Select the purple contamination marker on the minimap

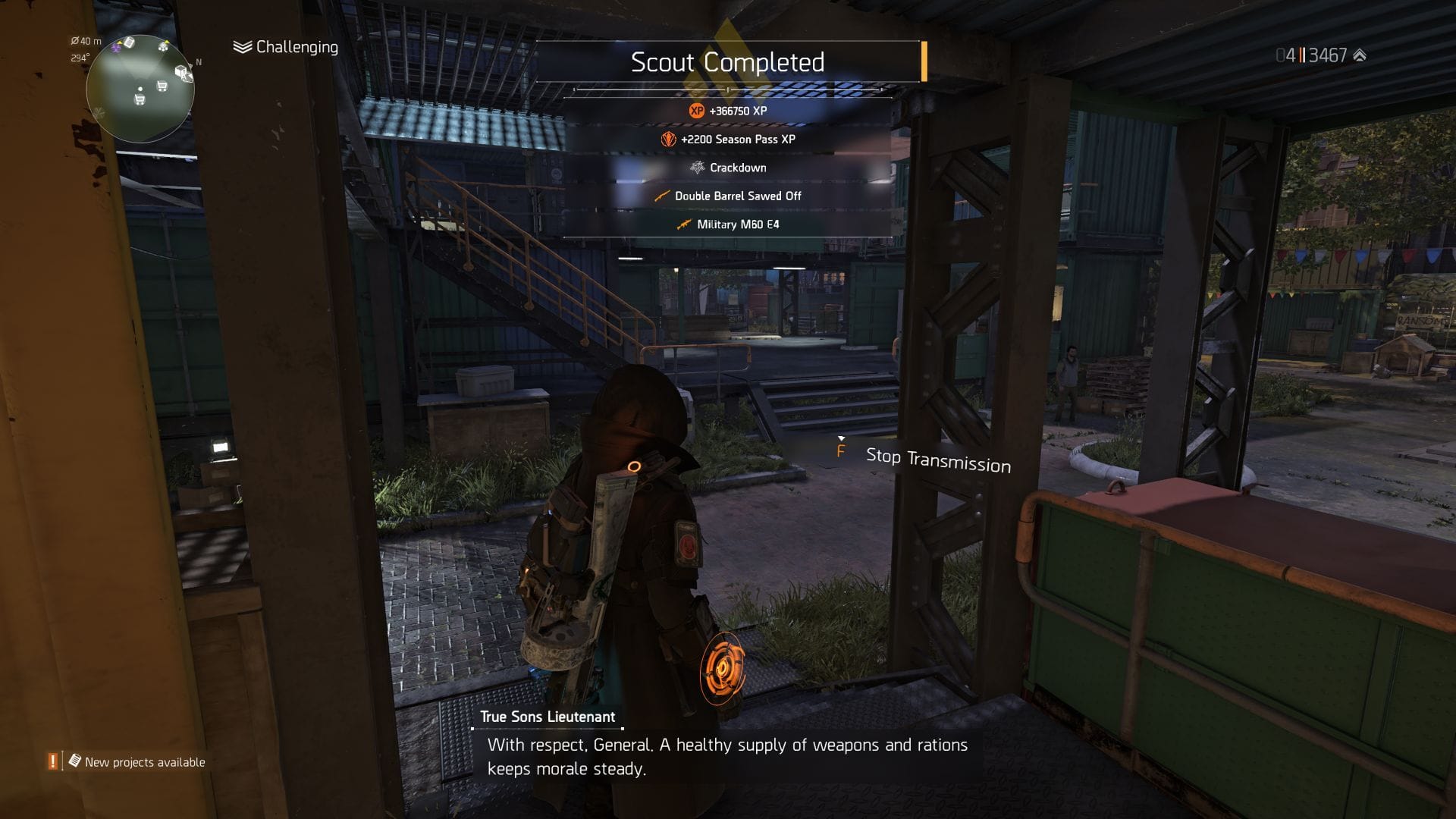(116, 49)
